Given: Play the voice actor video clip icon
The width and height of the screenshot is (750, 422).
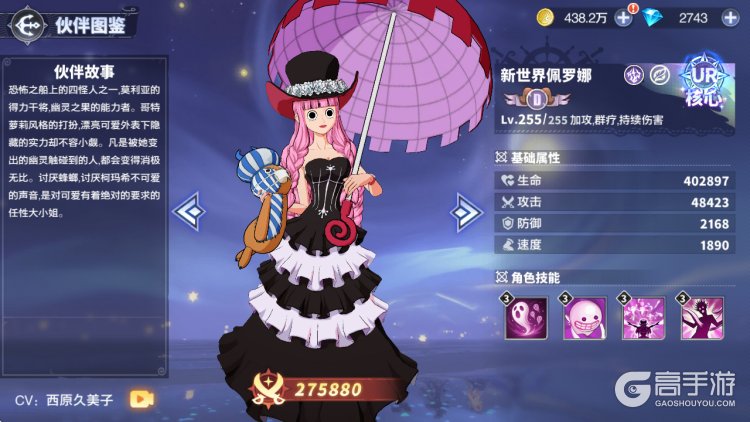Looking at the screenshot, I should pos(141,399).
